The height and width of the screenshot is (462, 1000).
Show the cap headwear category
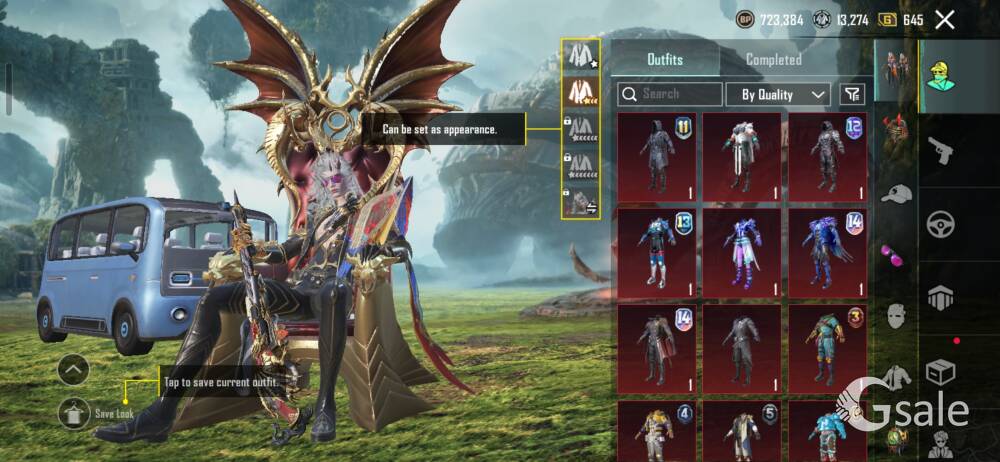pyautogui.click(x=896, y=193)
